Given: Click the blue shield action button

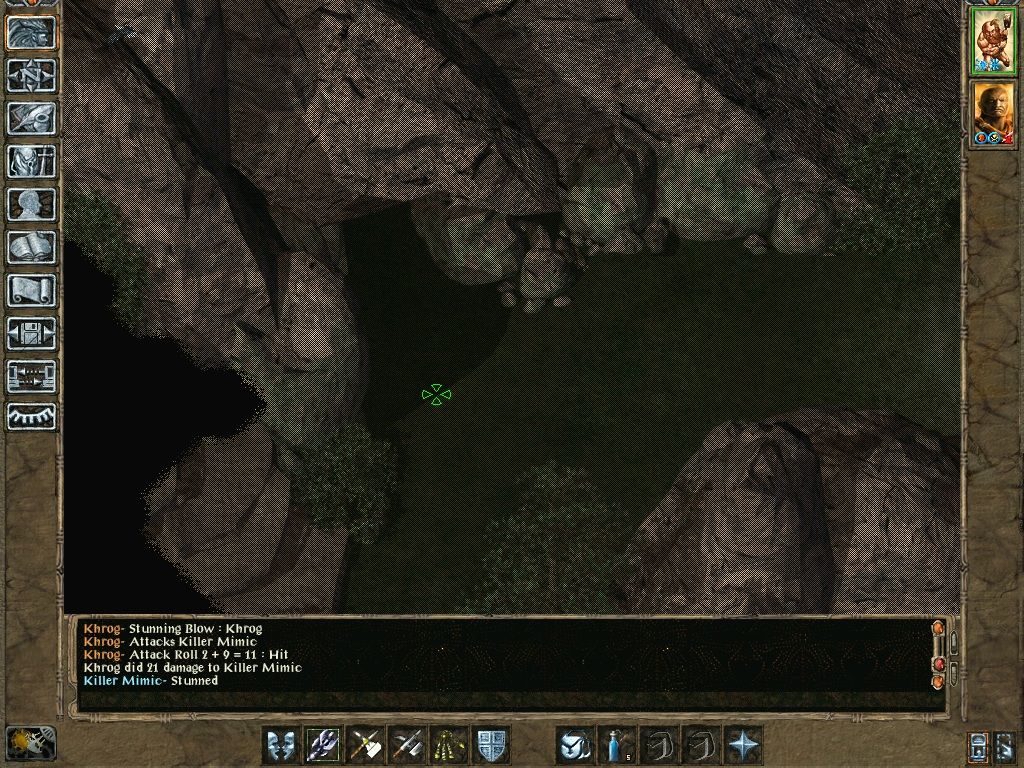Looking at the screenshot, I should point(491,745).
